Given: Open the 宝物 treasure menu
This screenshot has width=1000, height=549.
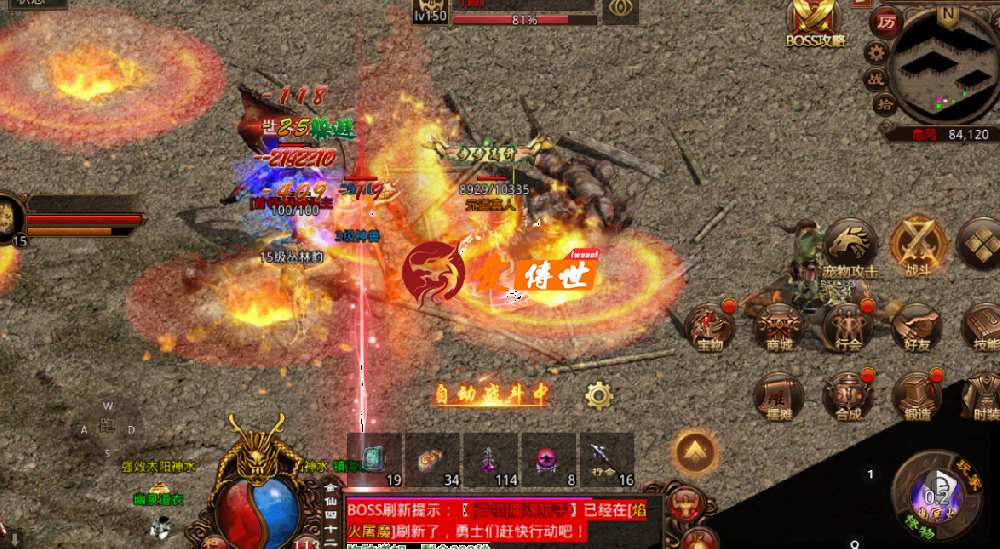Looking at the screenshot, I should (x=709, y=327).
